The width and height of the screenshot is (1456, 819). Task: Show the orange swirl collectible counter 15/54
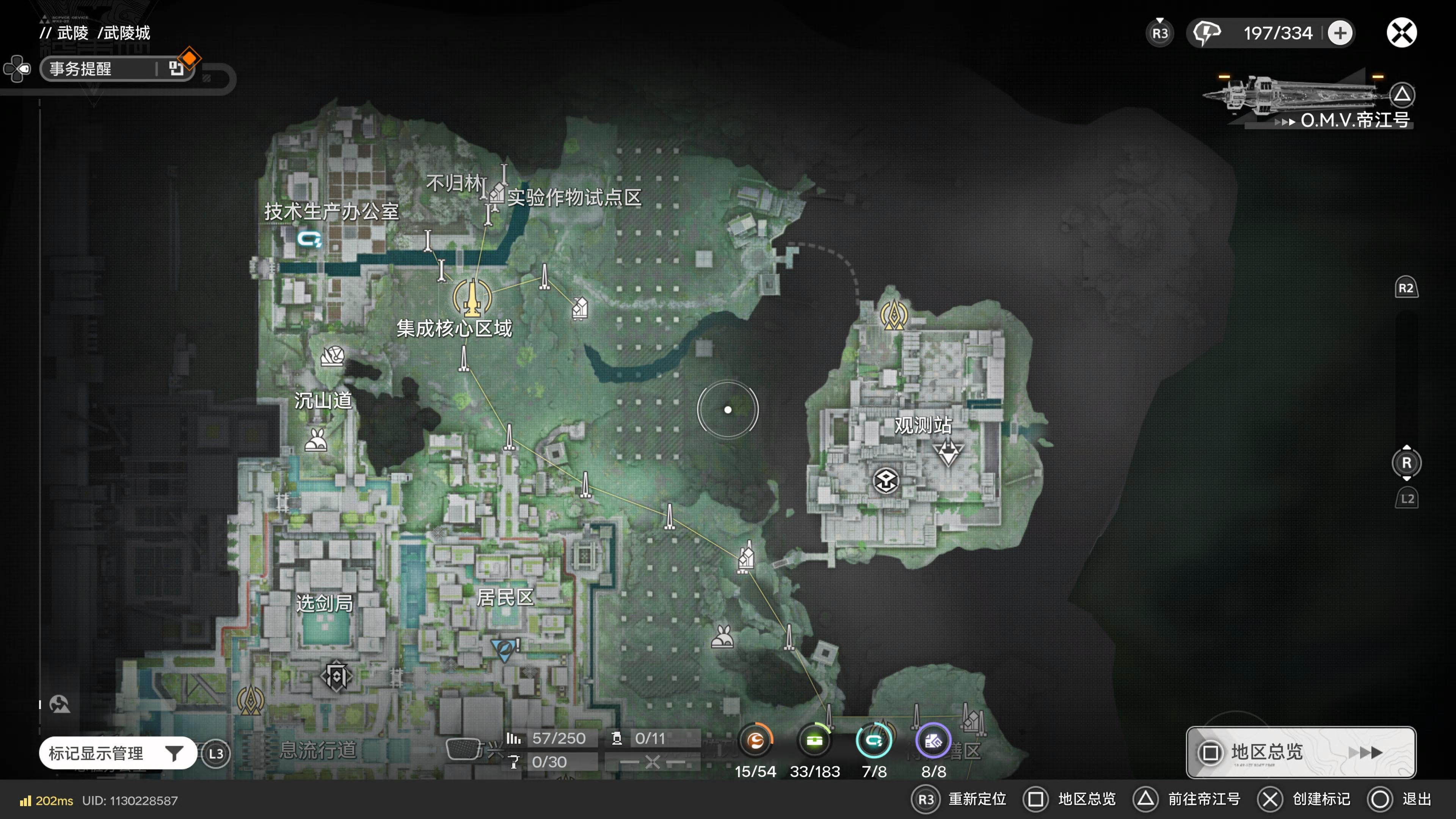point(755,741)
